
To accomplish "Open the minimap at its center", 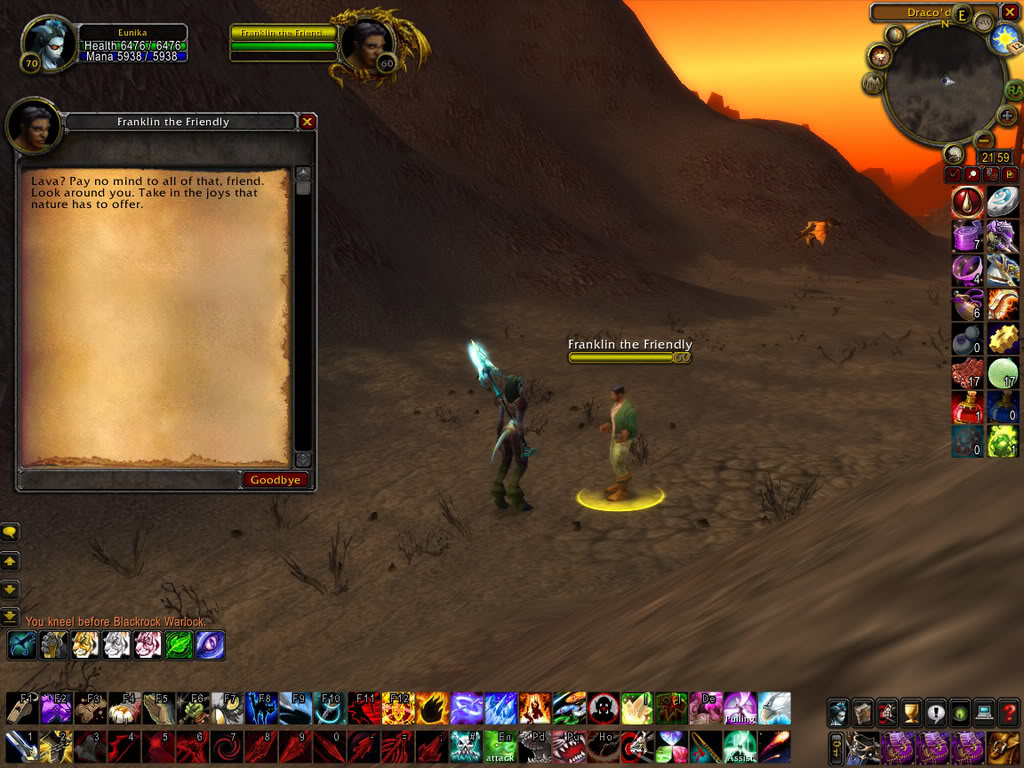I will click(944, 82).
